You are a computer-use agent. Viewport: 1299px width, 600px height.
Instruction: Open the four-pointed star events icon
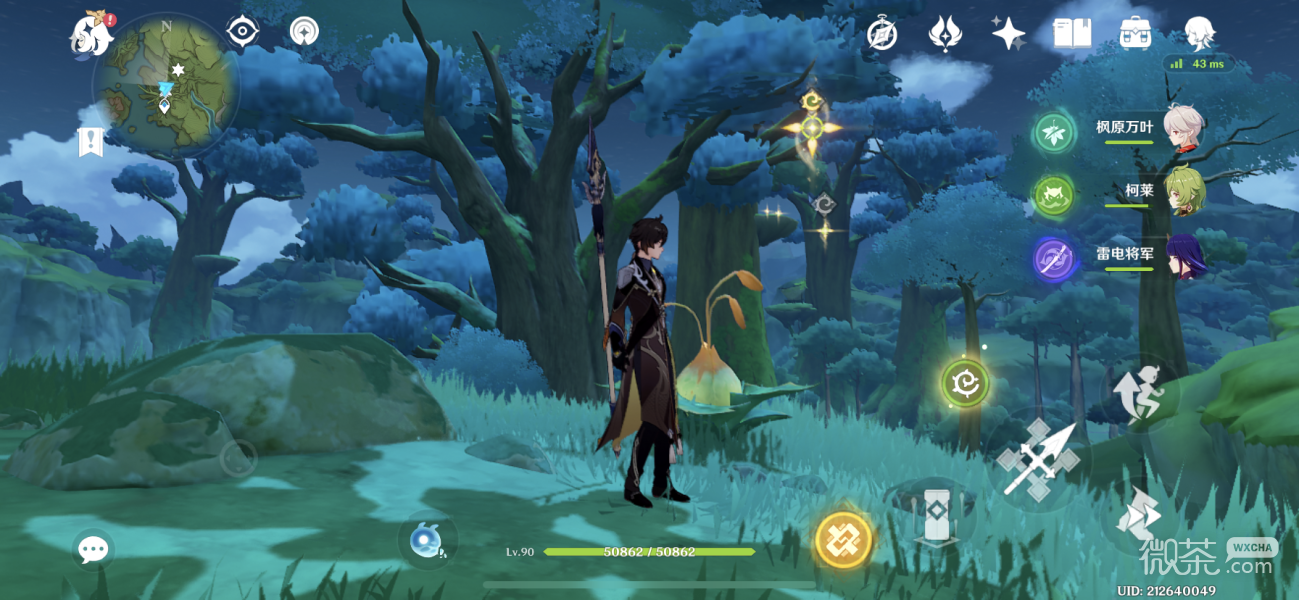click(1008, 34)
